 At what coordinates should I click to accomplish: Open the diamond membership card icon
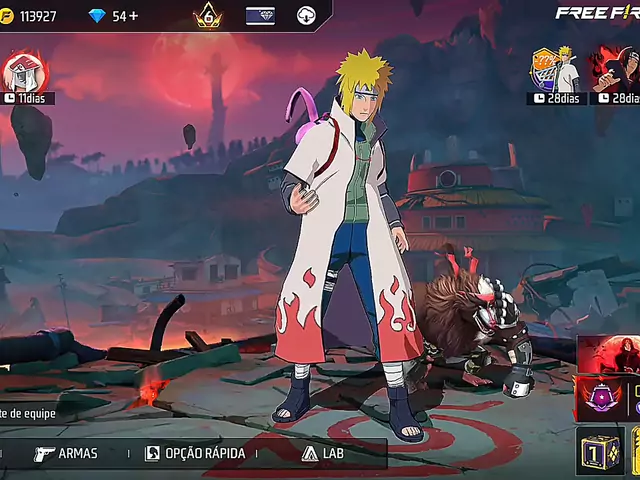click(260, 16)
